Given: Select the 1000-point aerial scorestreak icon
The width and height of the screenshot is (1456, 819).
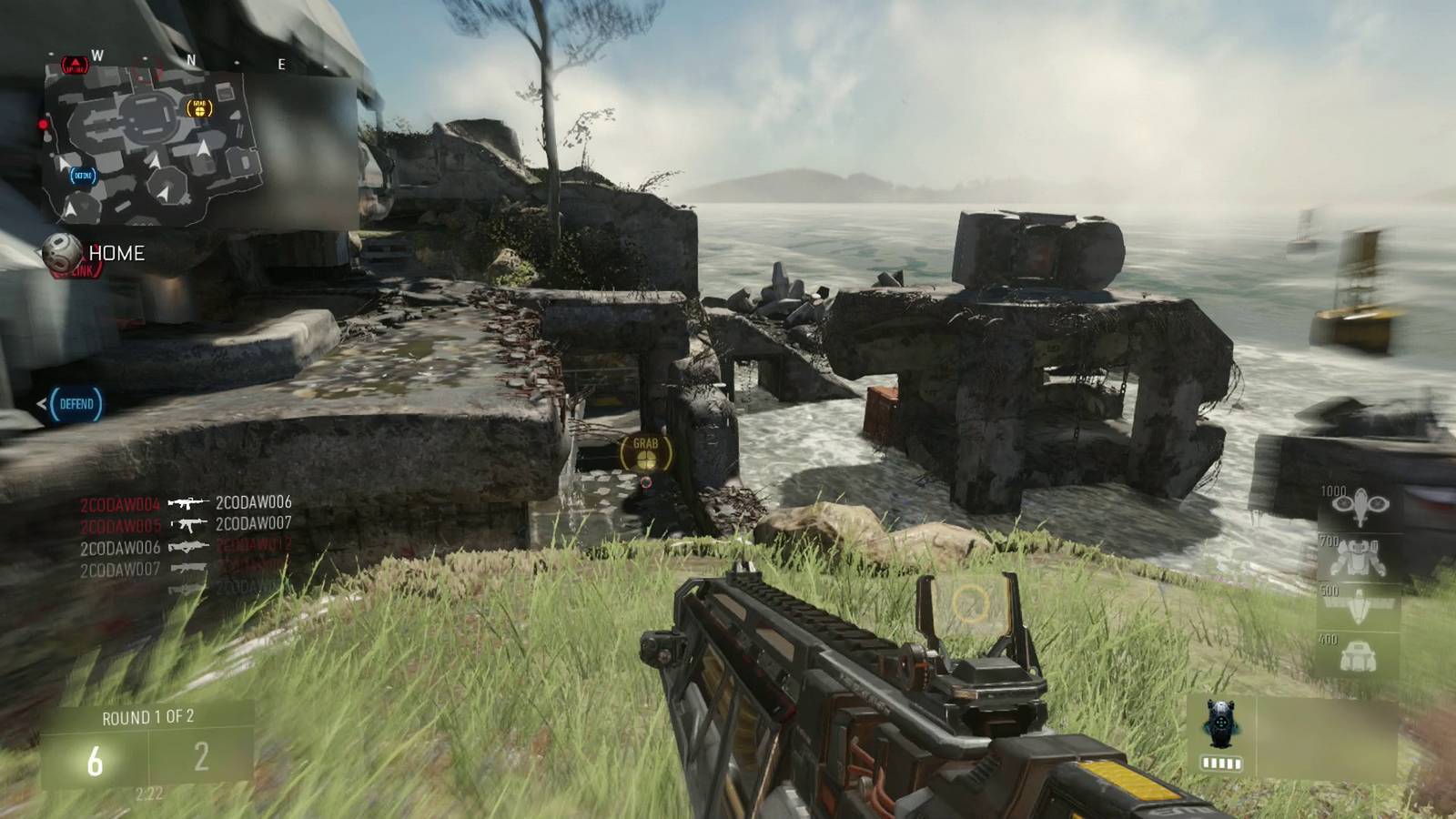Looking at the screenshot, I should tap(1360, 505).
